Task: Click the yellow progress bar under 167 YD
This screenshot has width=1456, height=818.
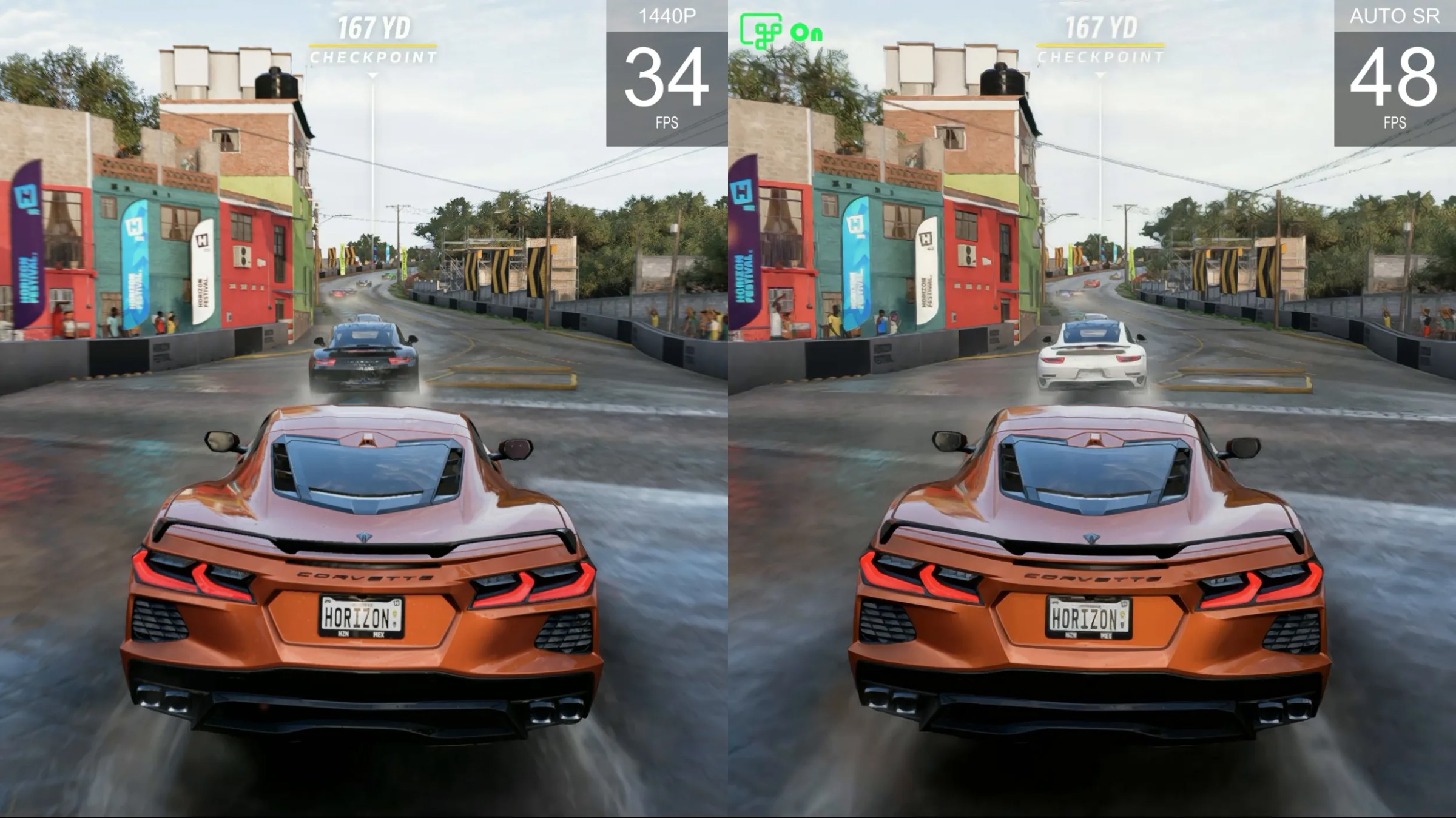Action: 372,44
